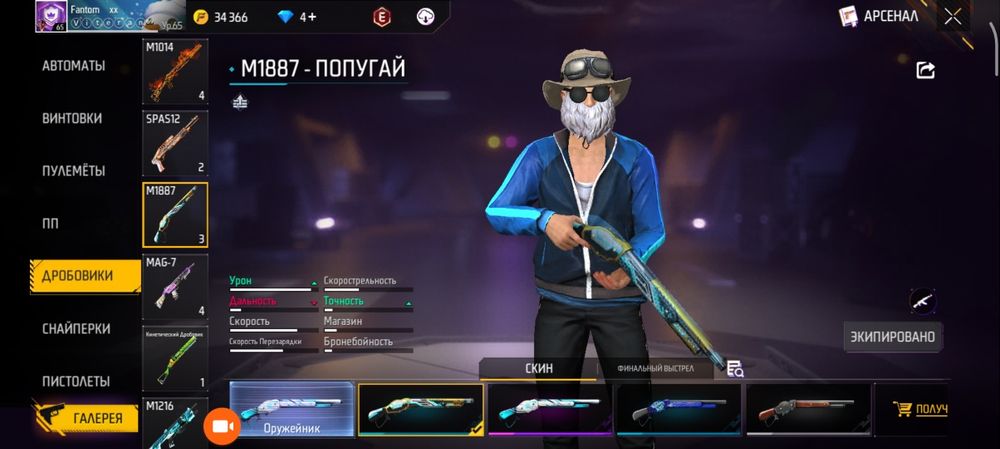This screenshot has width=1000, height=449.
Task: Click the Получить cart button
Action: pos(918,409)
